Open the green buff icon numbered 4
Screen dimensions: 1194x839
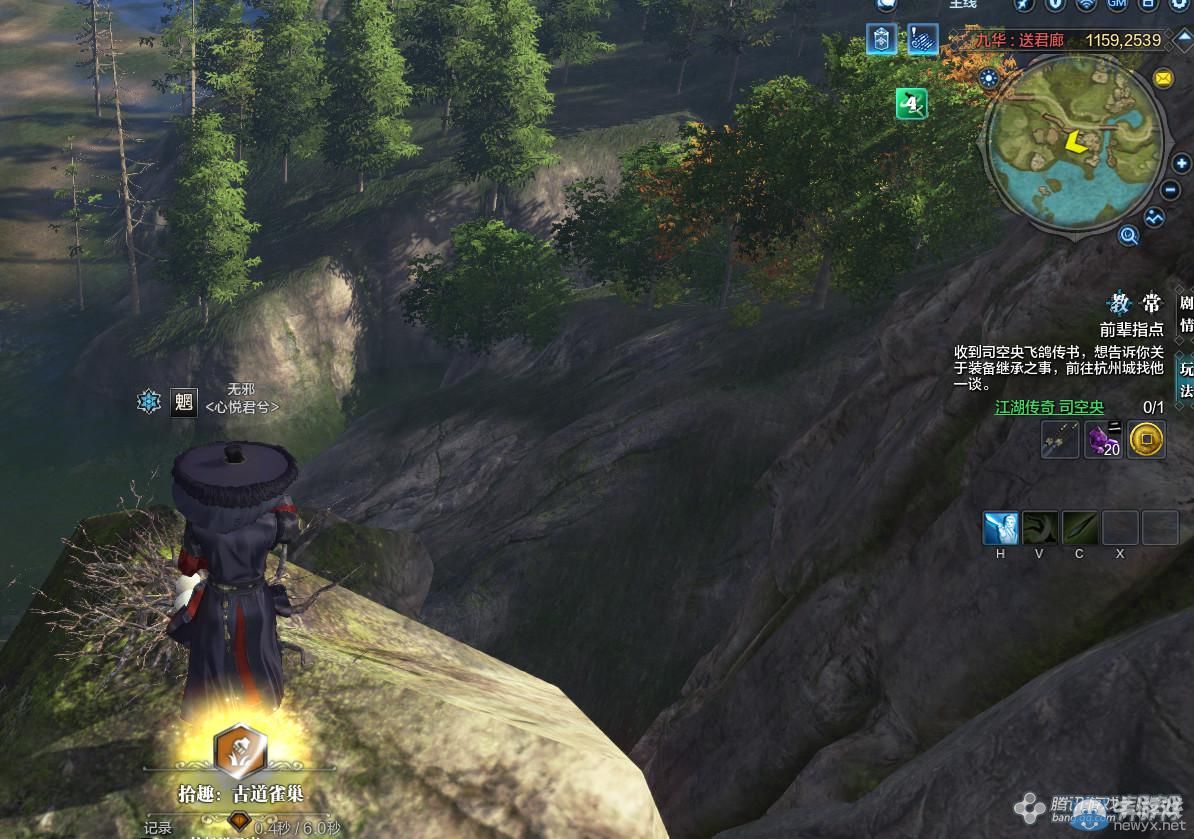click(911, 103)
